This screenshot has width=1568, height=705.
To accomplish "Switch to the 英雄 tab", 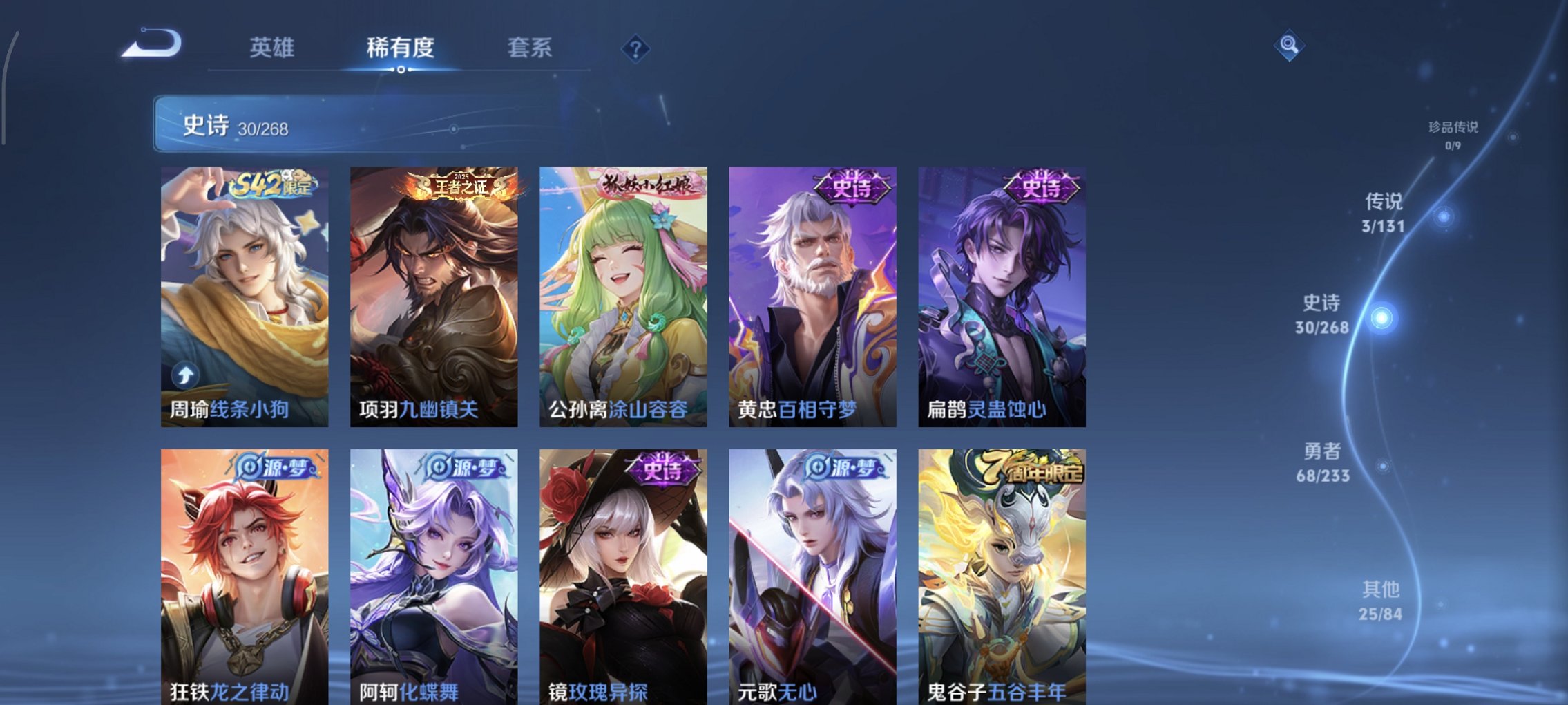I will coord(272,47).
